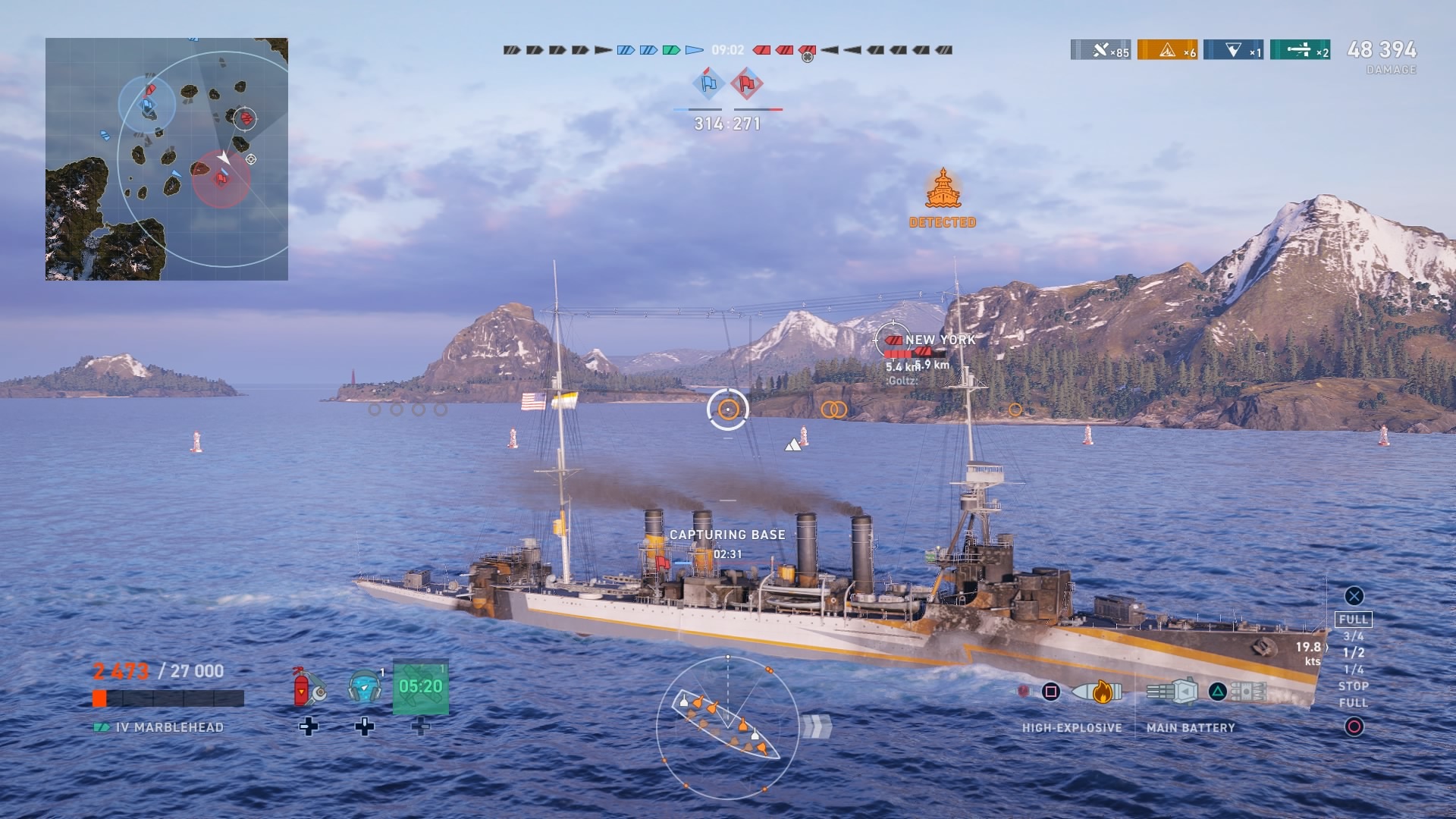
Task: Select the boxed FULL ahead throttle setting
Action: (1354, 620)
